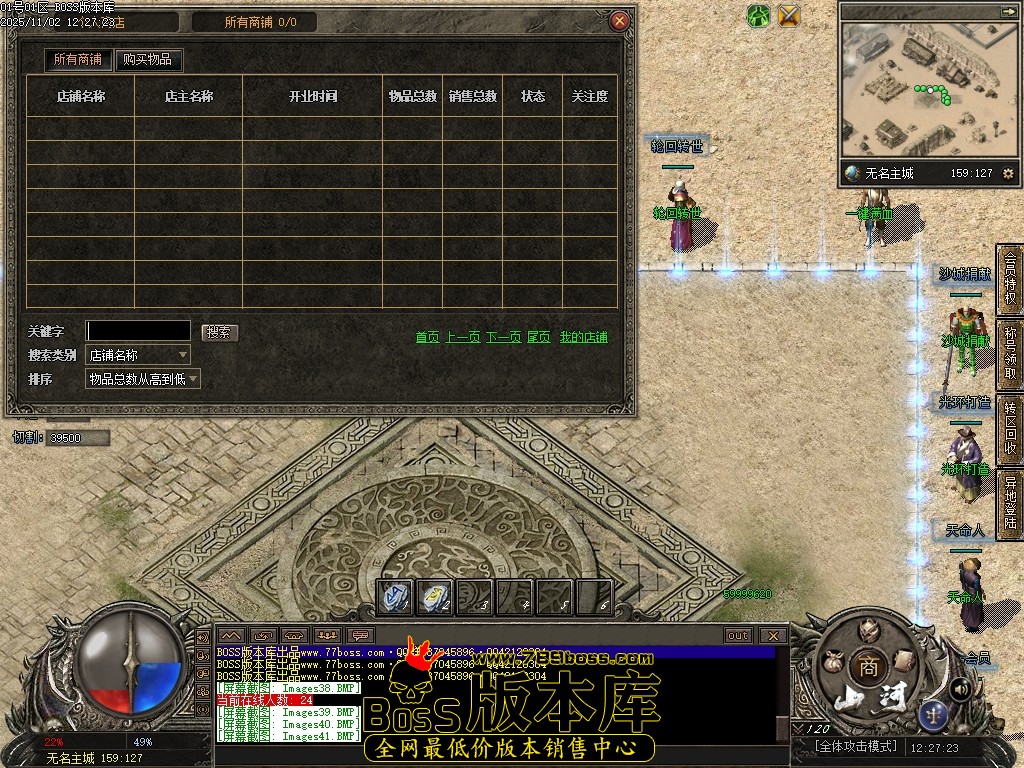Switch to the 购买物品 tab
This screenshot has height=768, width=1024.
148,60
